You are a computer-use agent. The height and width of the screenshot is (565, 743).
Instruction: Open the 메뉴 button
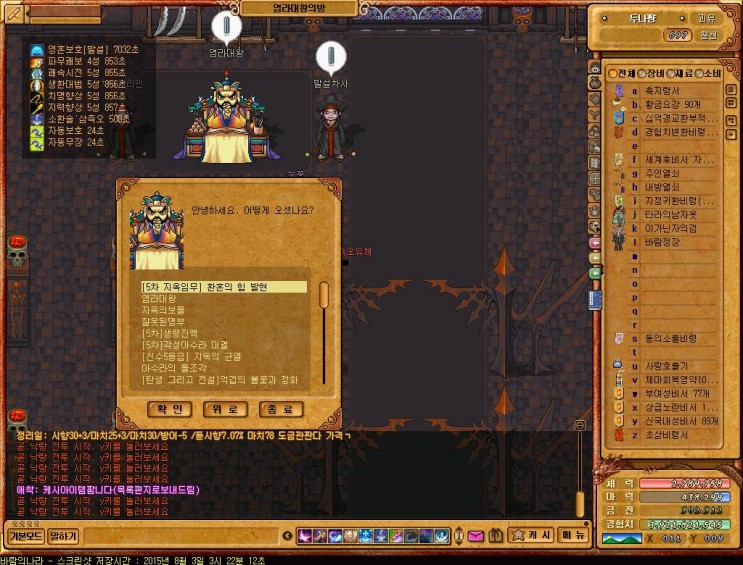(x=574, y=536)
